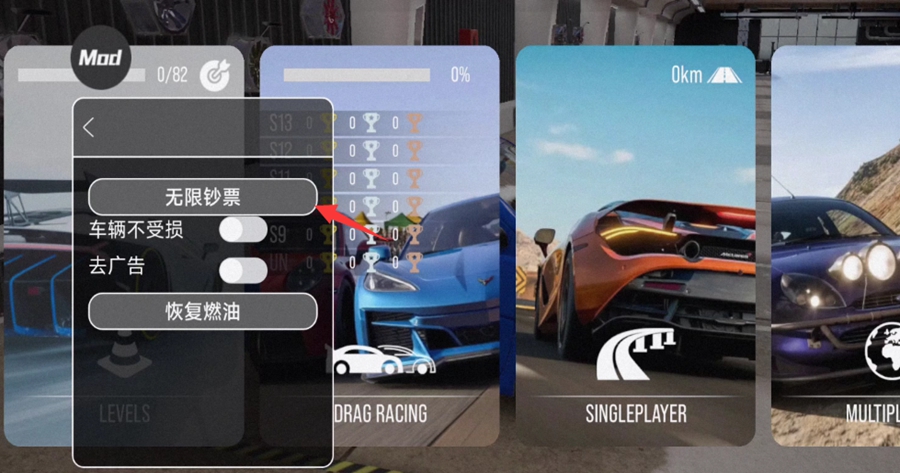Tap the 无限钞票 button
This screenshot has height=473, width=900.
pyautogui.click(x=202, y=197)
